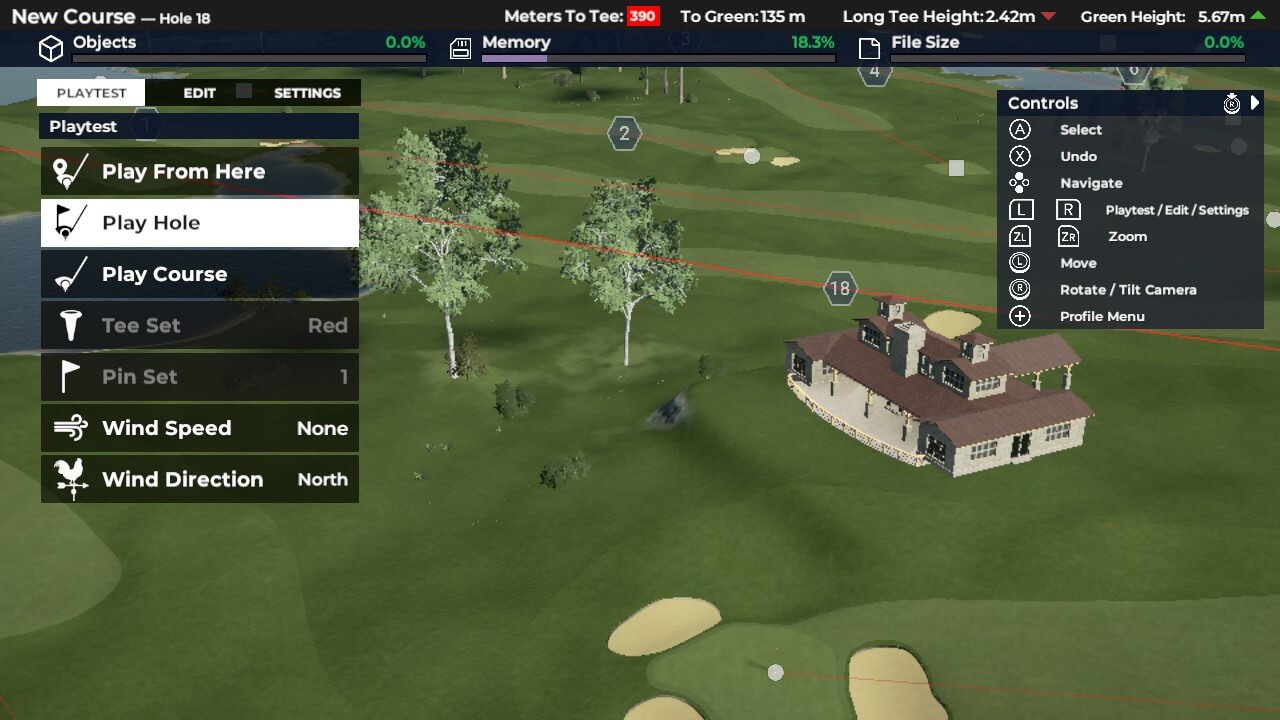Change the Tee Set option

pos(200,326)
